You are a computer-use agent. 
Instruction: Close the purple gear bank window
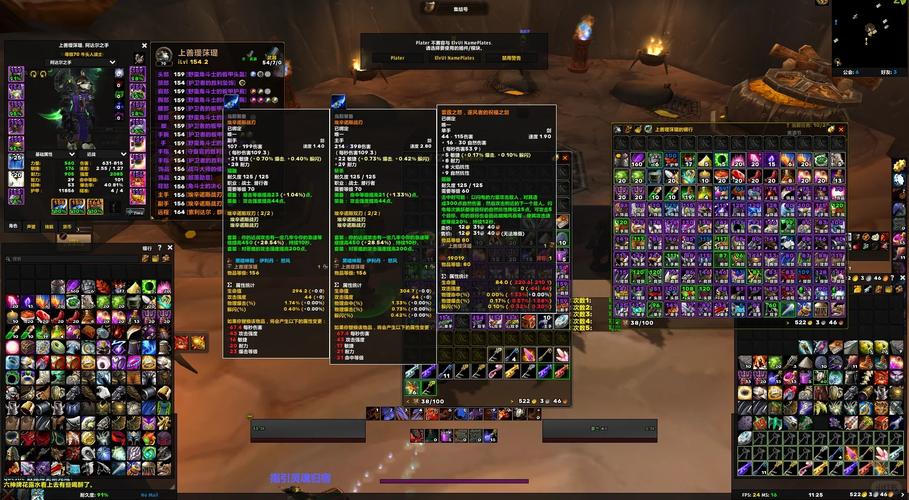click(x=842, y=129)
